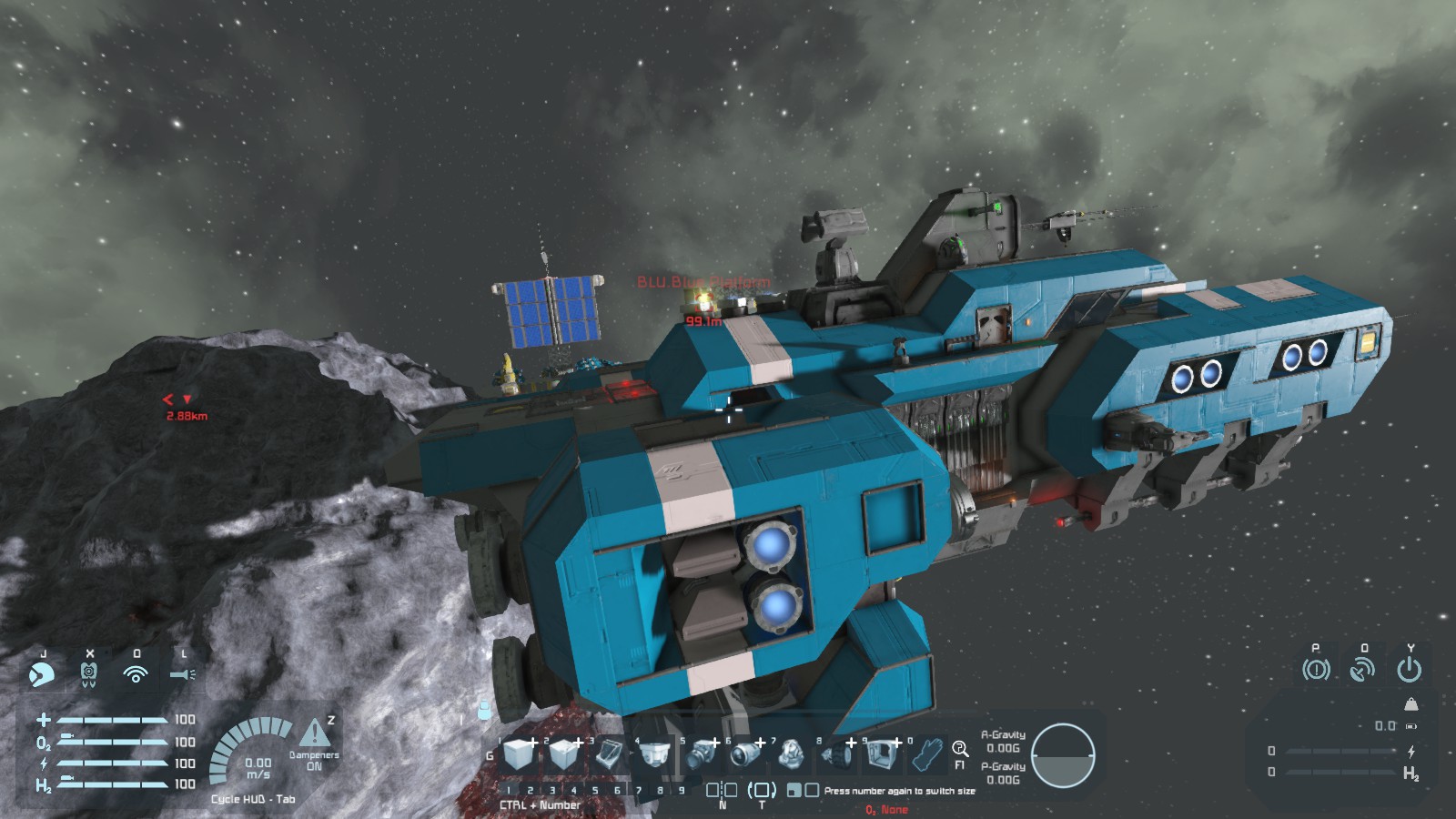Toggle the antenna dish icon
The height and width of the screenshot is (819, 1456).
(1362, 670)
